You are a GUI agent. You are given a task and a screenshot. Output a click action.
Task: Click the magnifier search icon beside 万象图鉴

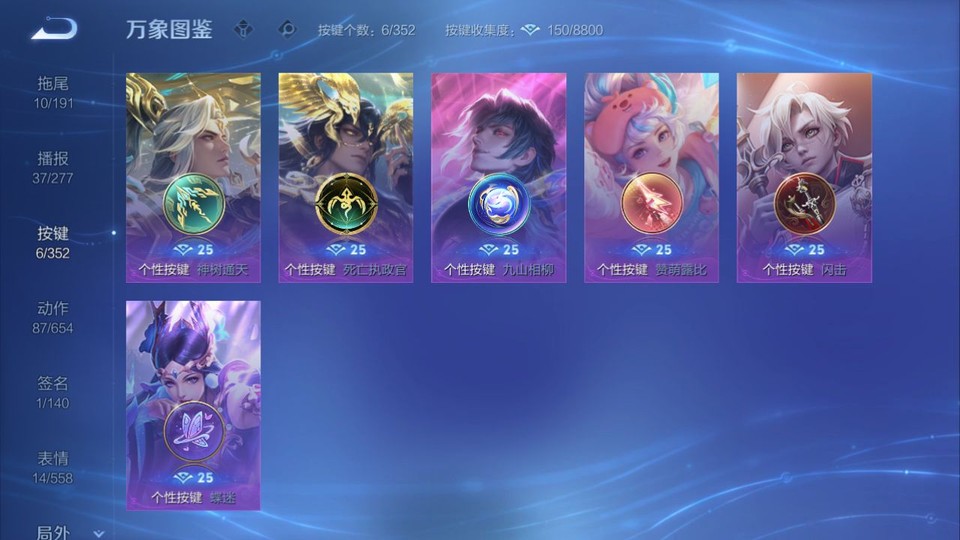pos(288,29)
